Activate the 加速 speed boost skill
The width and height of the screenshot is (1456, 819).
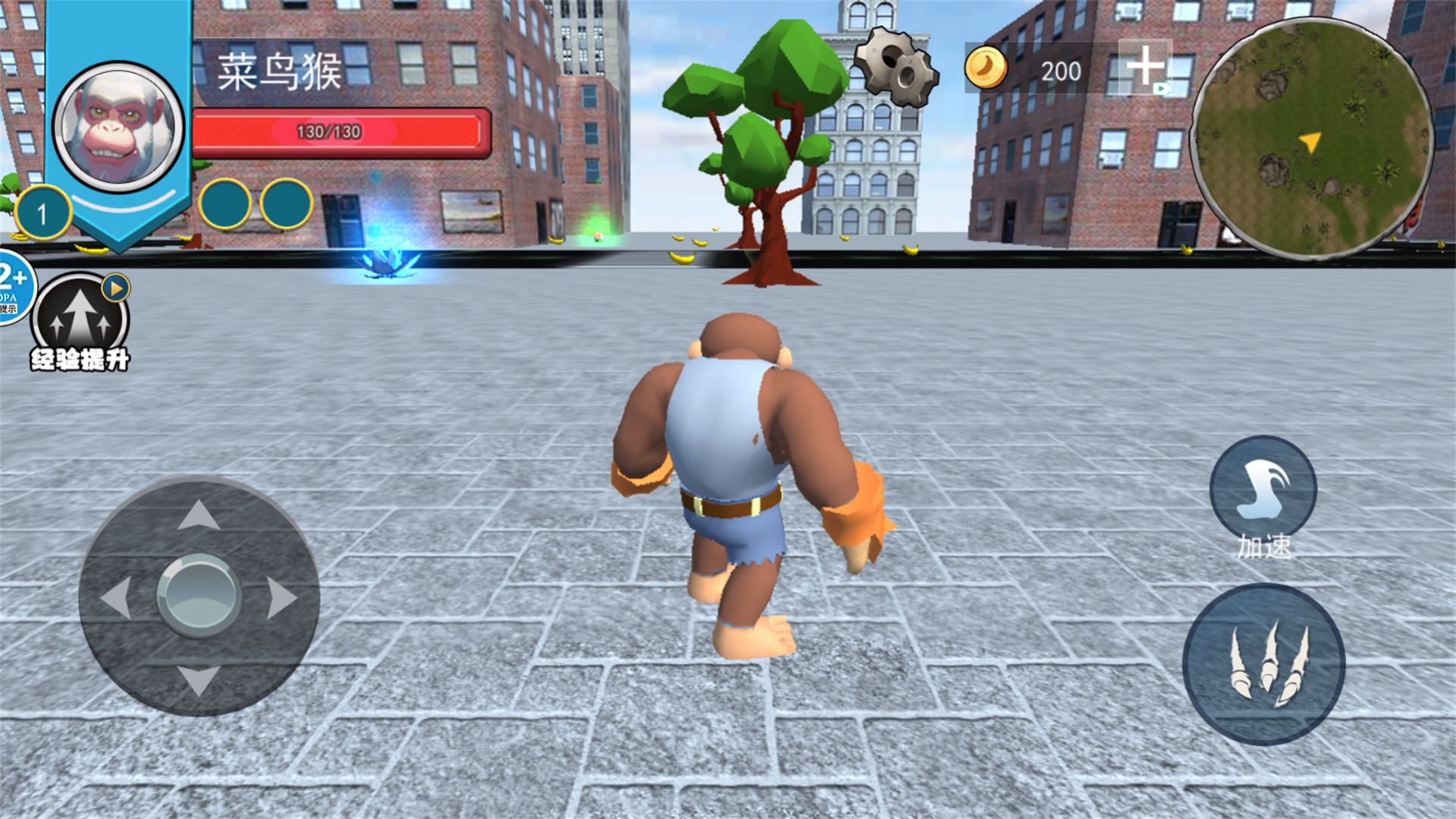[x=1263, y=490]
